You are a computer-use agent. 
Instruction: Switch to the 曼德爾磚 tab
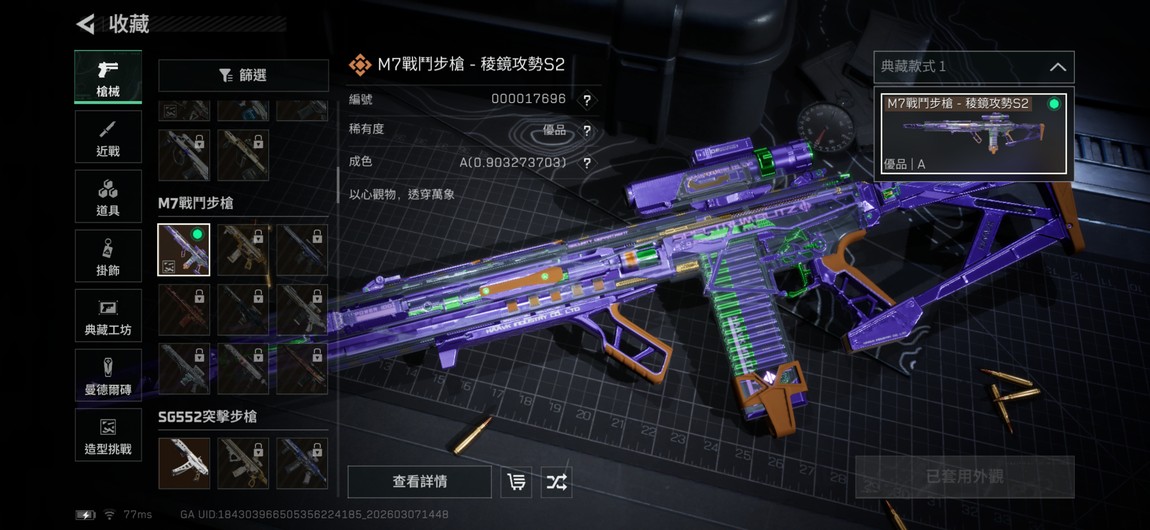pyautogui.click(x=108, y=376)
